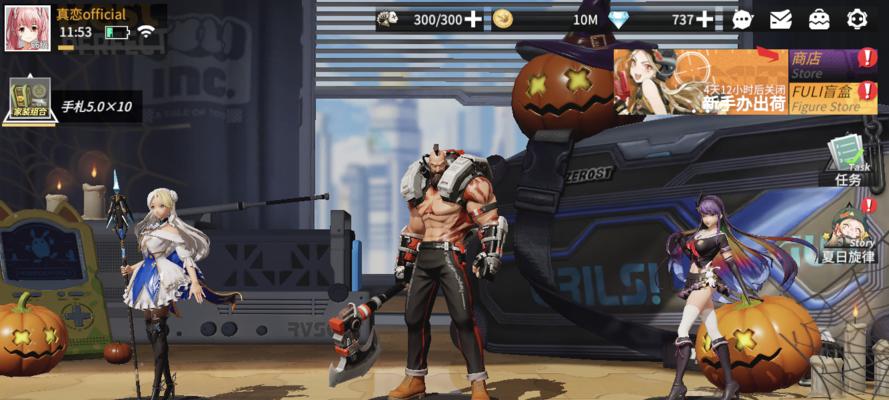Screen dimensions: 889x400
Task: Add diamonds with the plus next to 737
Action: pyautogui.click(x=705, y=19)
